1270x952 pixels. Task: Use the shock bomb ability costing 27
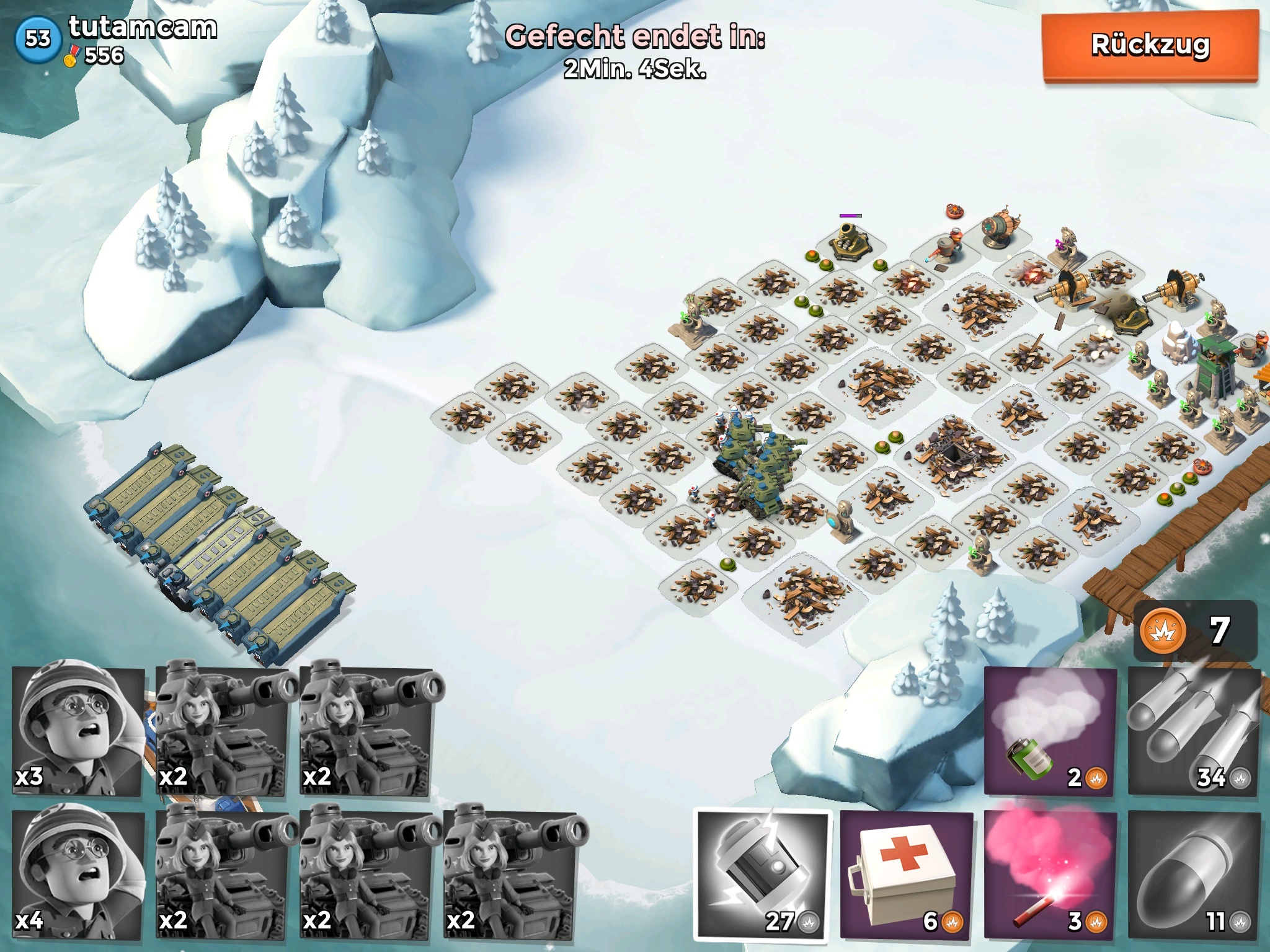point(763,875)
